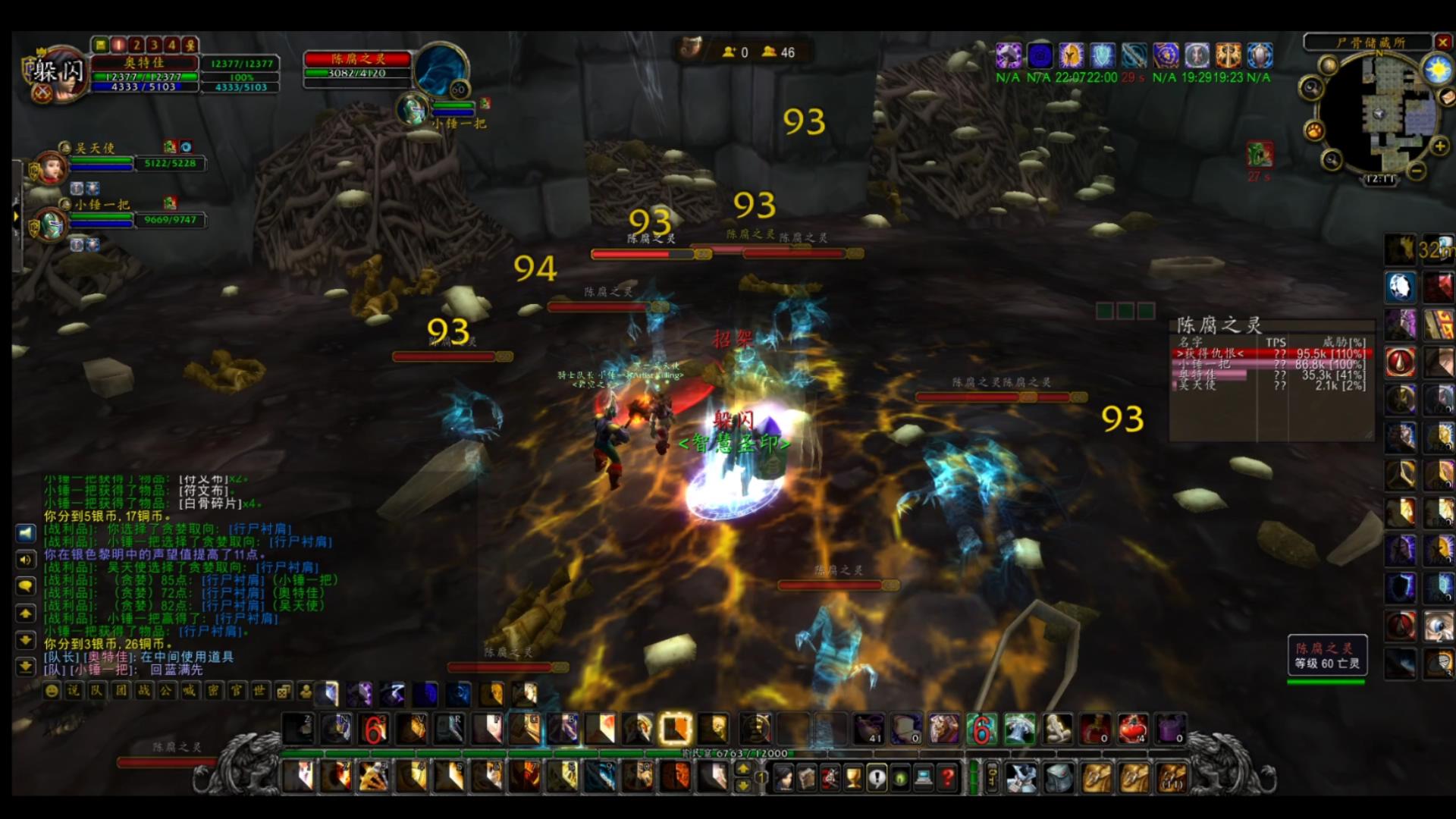Open the backpack bag slot
Image resolution: width=1456 pixels, height=819 pixels.
point(1172,777)
